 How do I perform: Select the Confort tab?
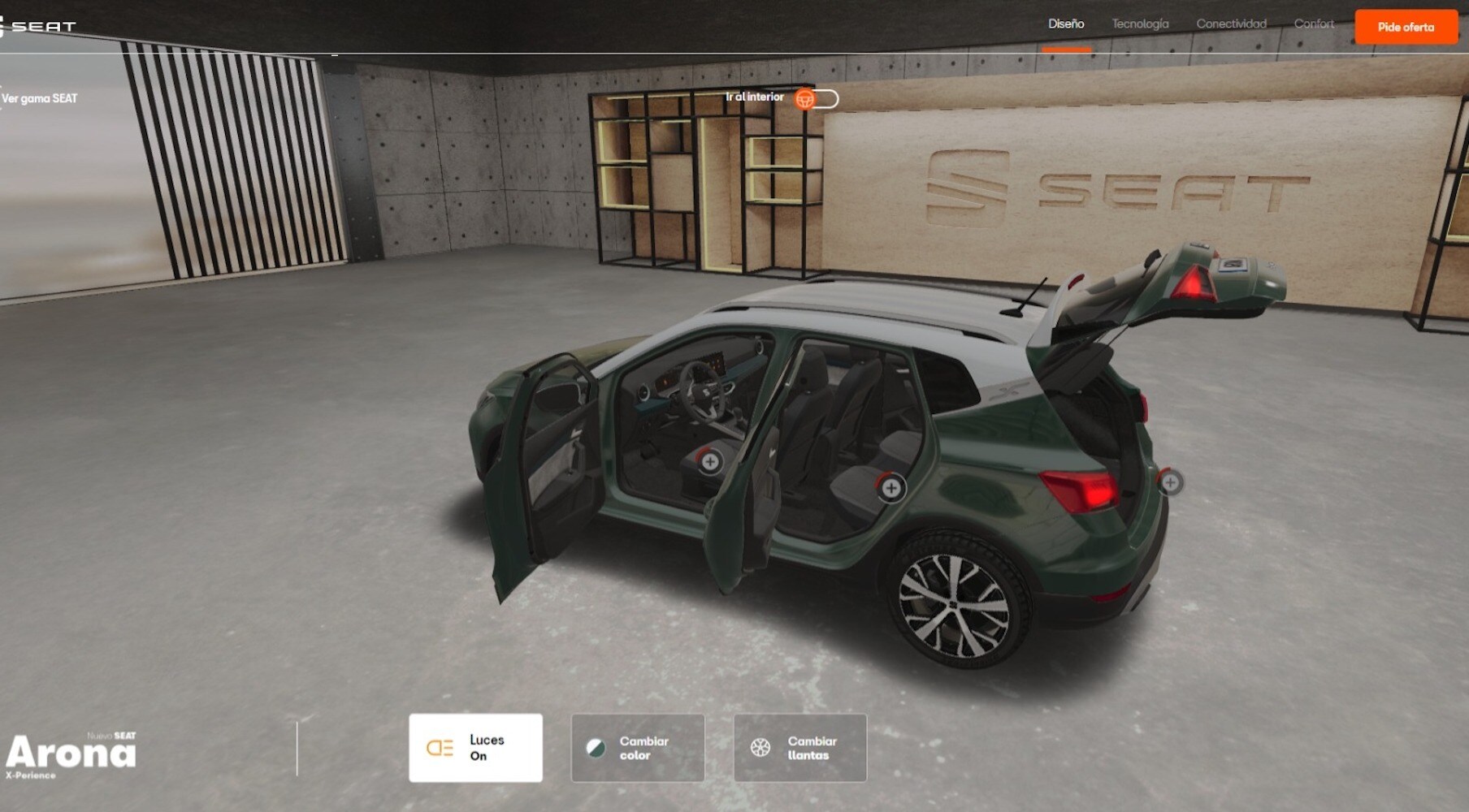click(x=1314, y=24)
